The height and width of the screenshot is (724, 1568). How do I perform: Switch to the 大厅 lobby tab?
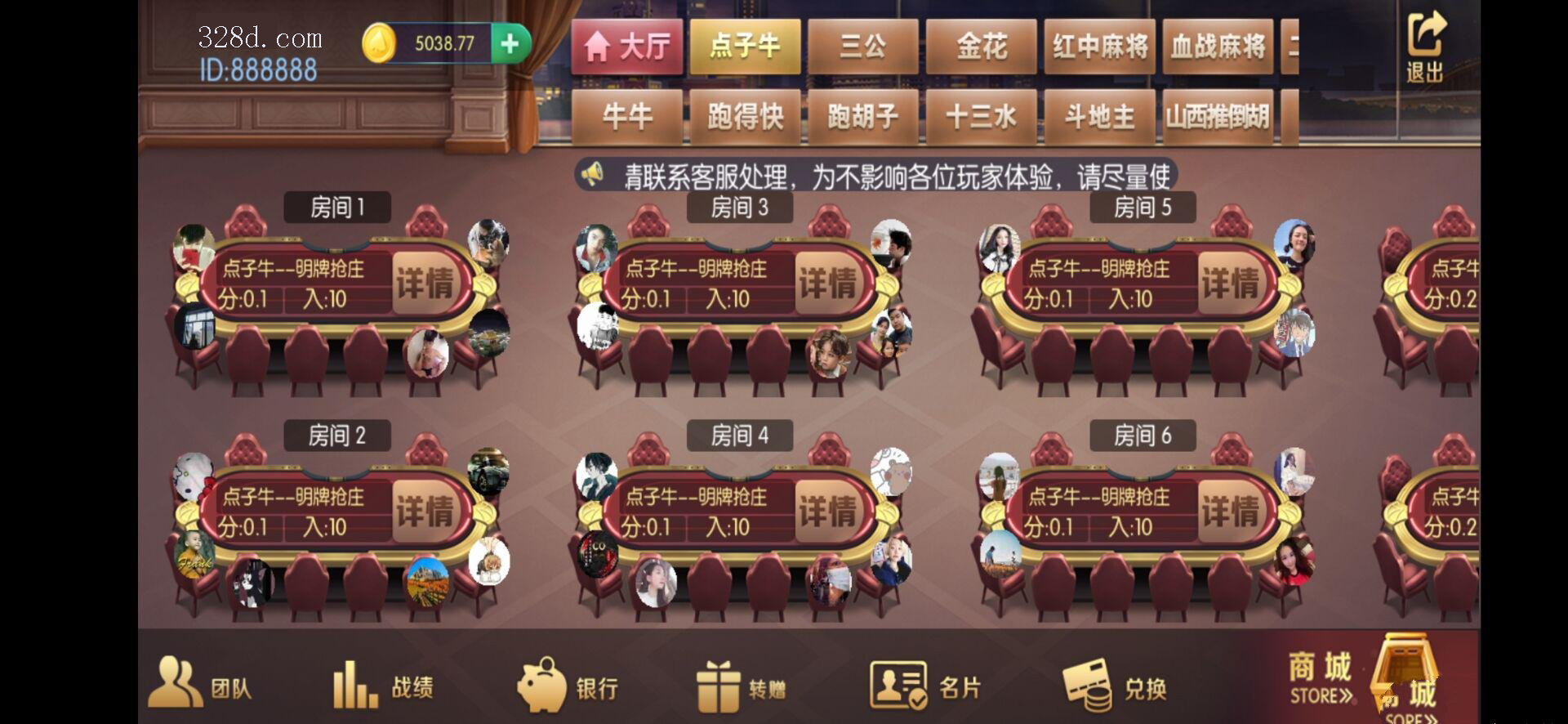626,46
